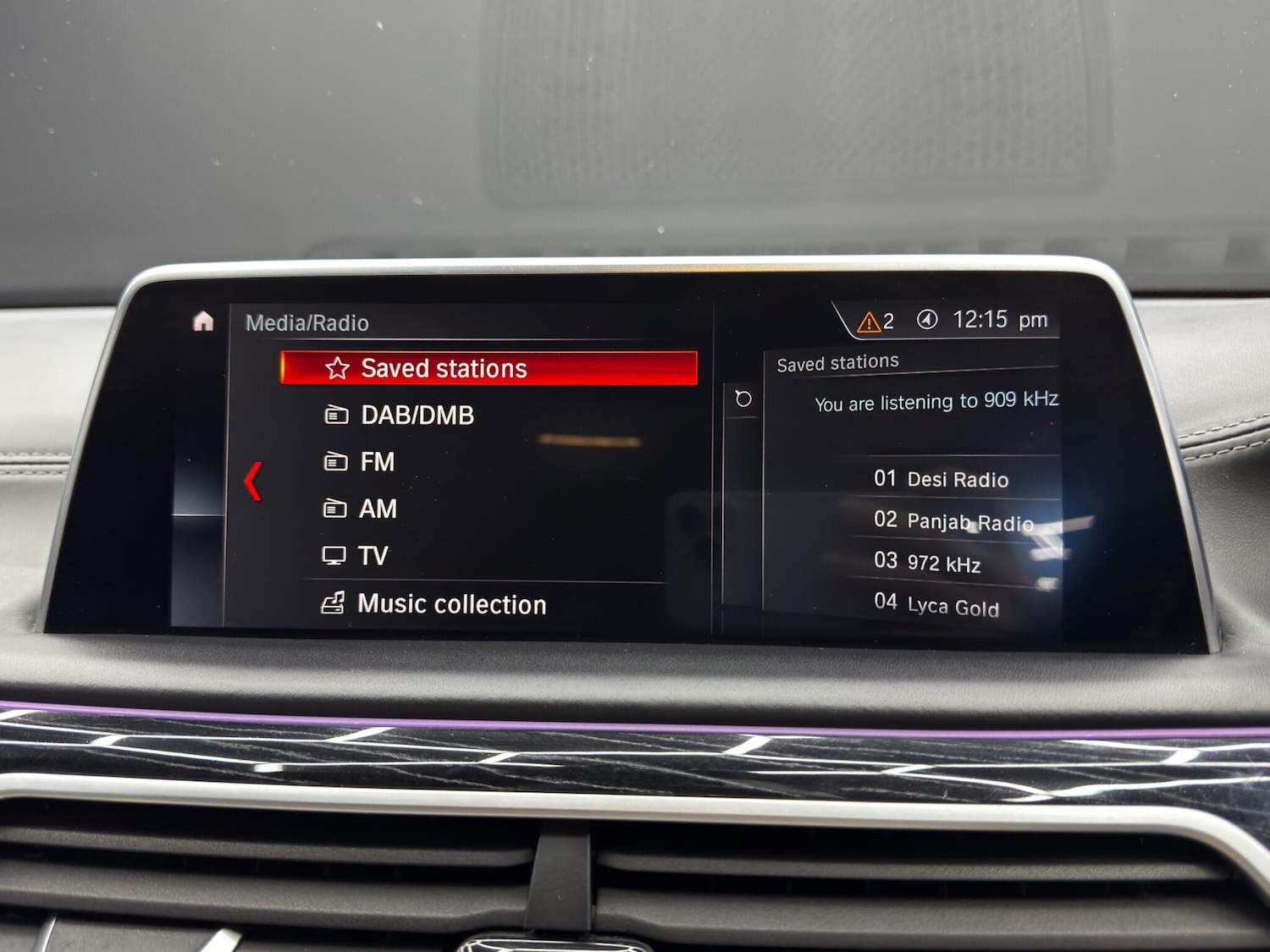Click the circular manual-tuning icon

[x=742, y=399]
